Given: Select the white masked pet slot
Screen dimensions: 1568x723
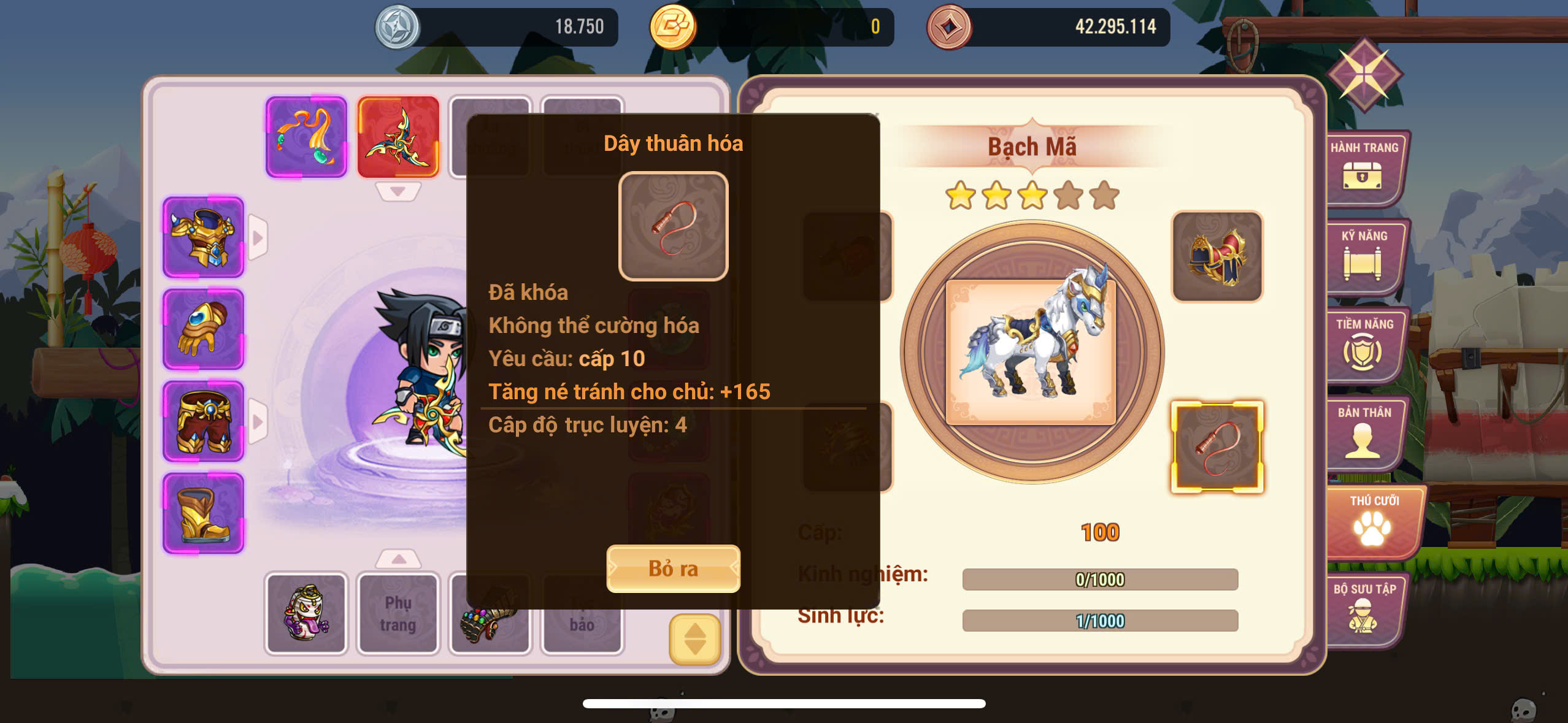Looking at the screenshot, I should click(x=306, y=614).
